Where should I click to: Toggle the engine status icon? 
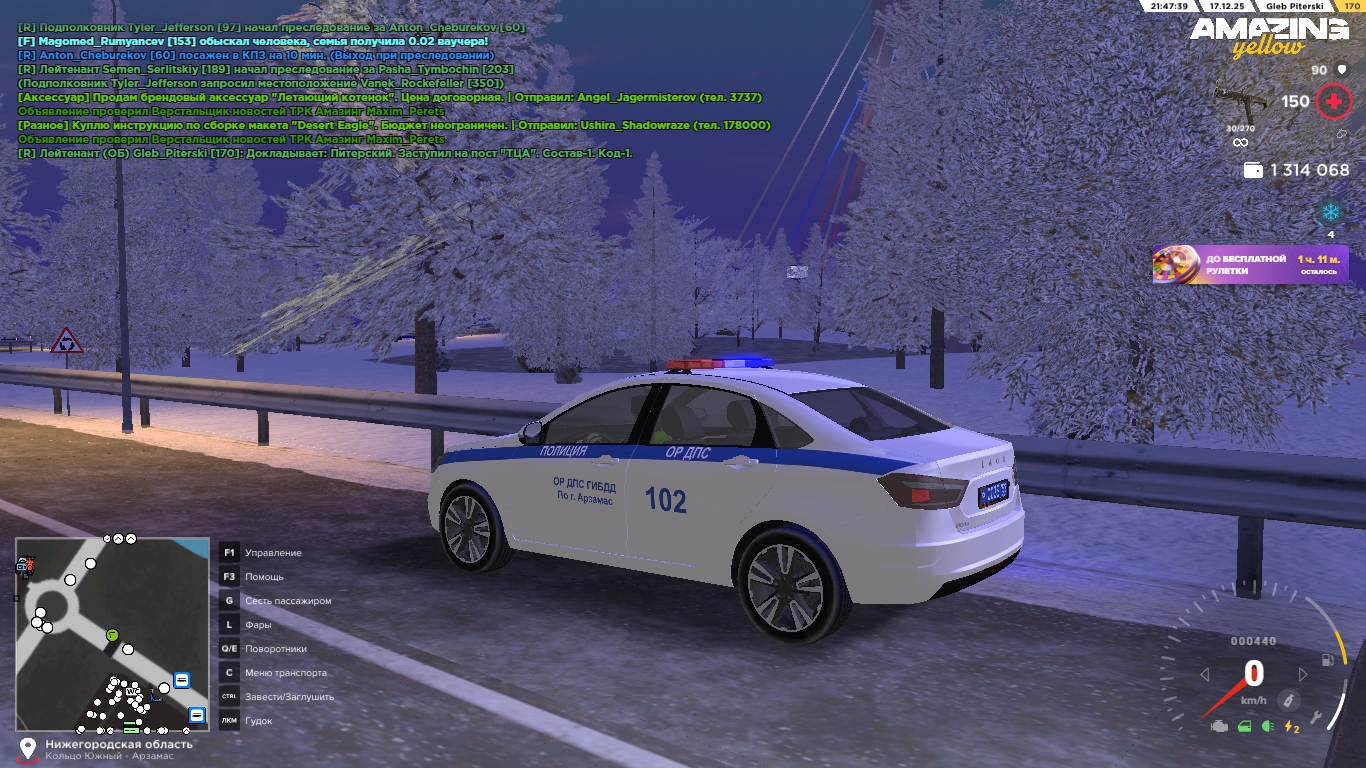[x=1219, y=726]
